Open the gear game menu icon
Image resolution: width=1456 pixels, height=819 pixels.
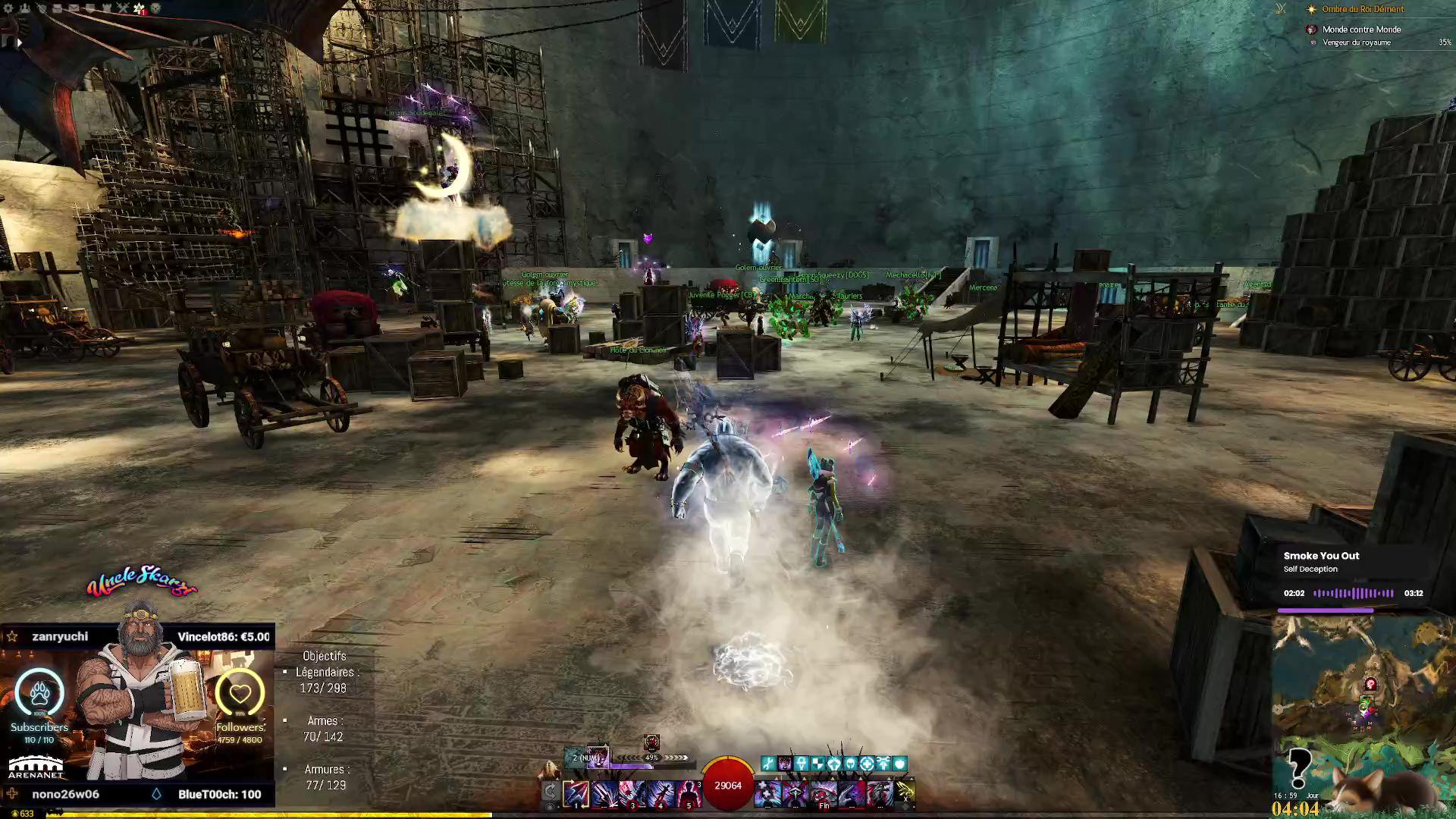tap(9, 8)
